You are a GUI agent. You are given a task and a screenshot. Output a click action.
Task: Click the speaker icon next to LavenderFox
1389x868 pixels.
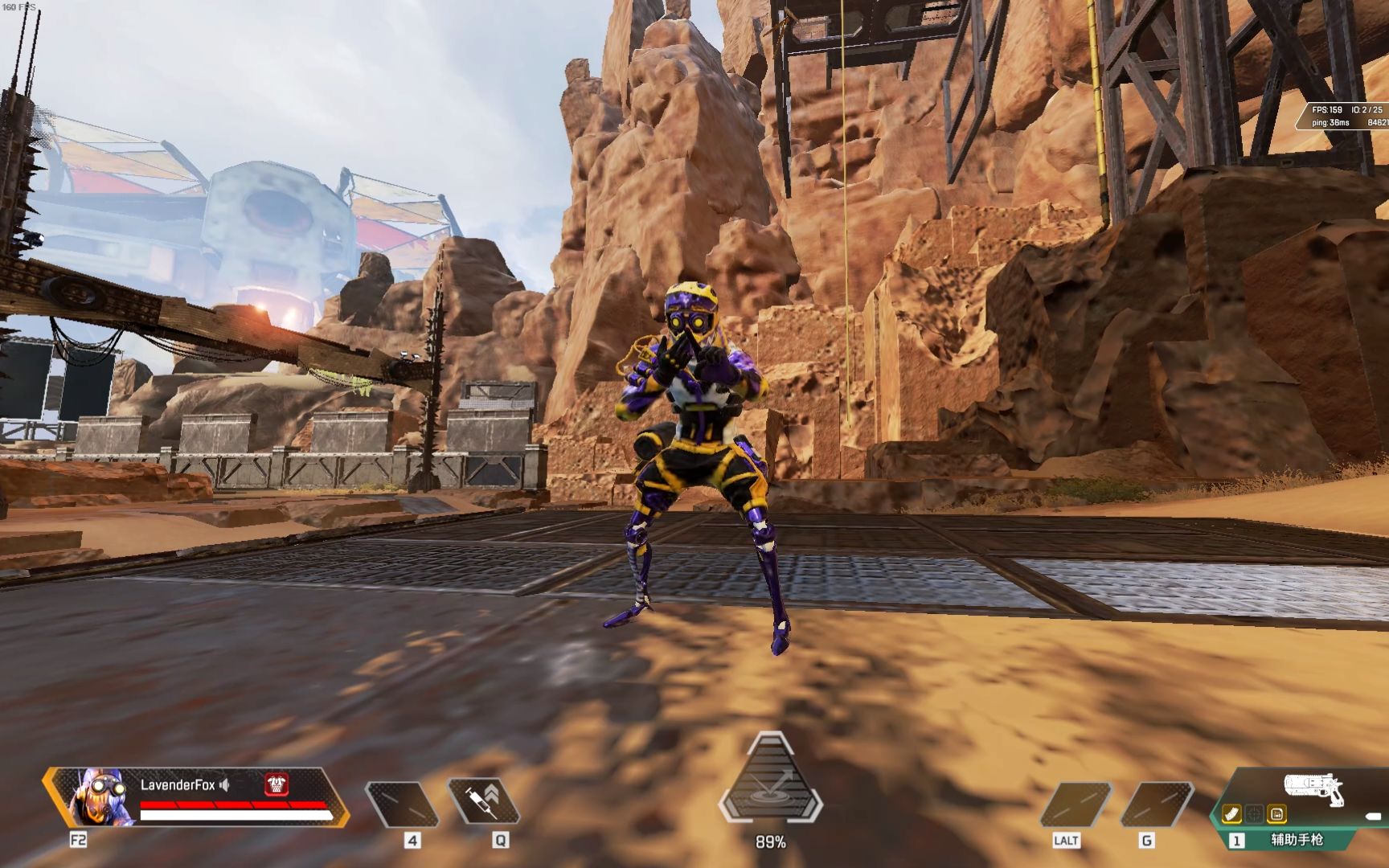pos(225,784)
